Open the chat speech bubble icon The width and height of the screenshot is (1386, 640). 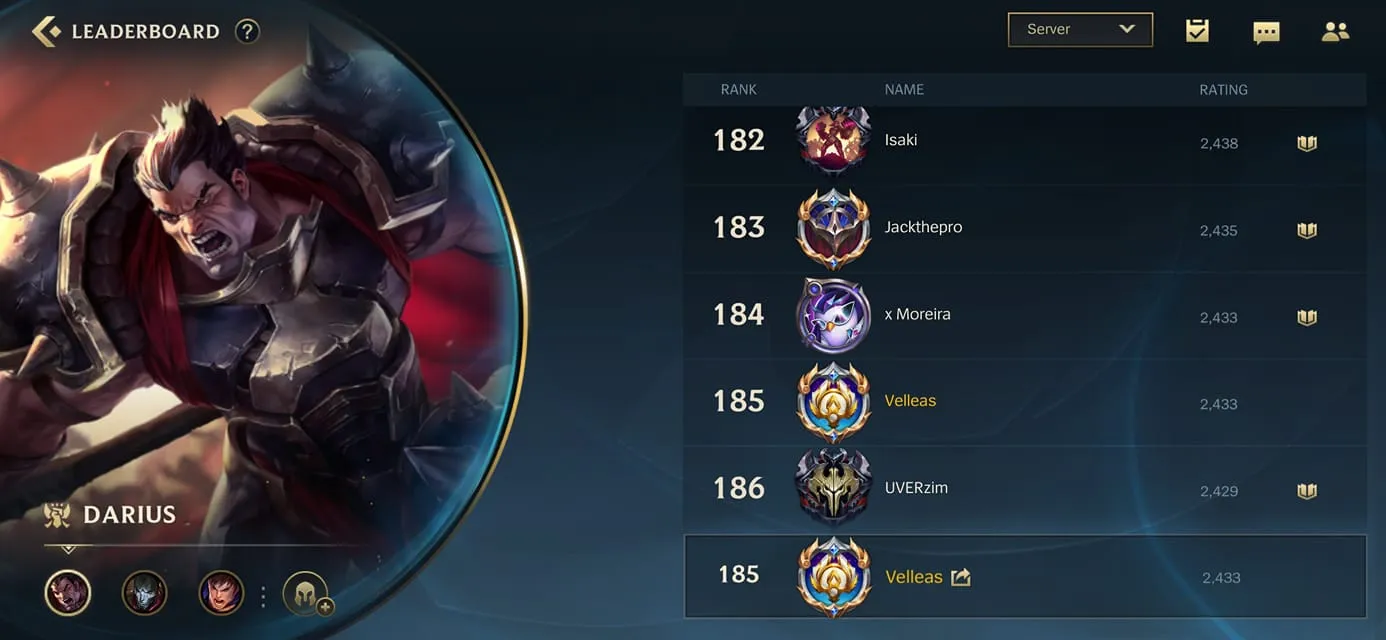pyautogui.click(x=1266, y=32)
